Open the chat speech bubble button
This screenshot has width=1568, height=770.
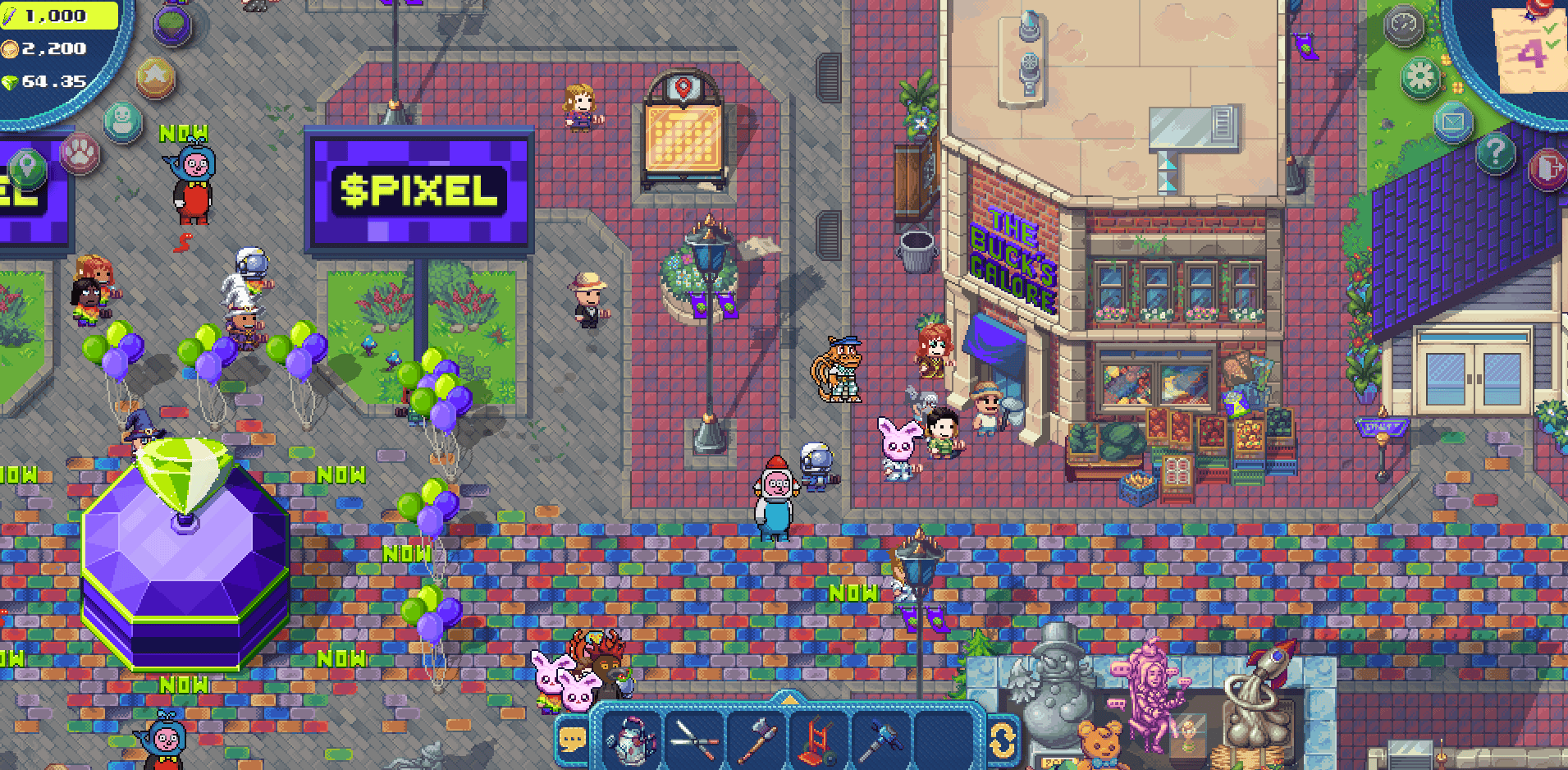[573, 740]
